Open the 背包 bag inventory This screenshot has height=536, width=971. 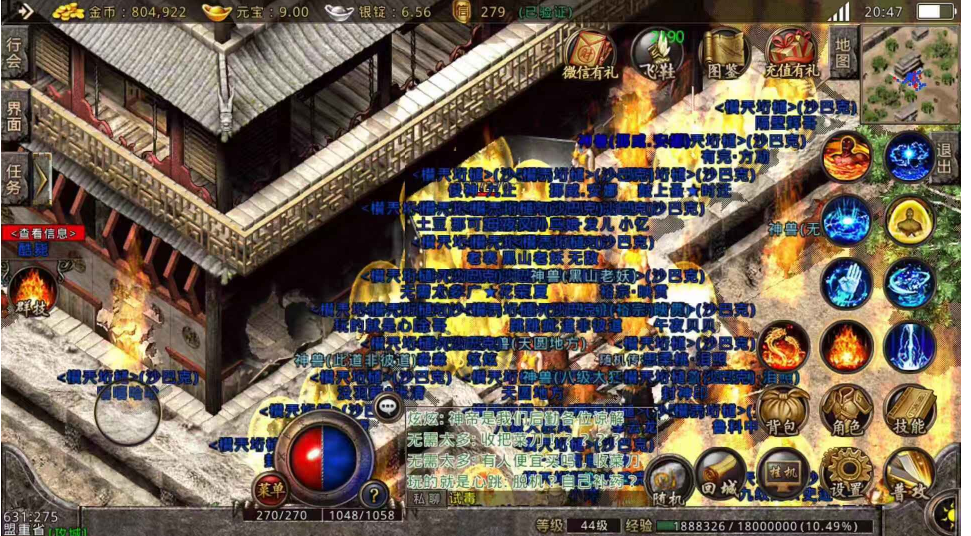(783, 410)
